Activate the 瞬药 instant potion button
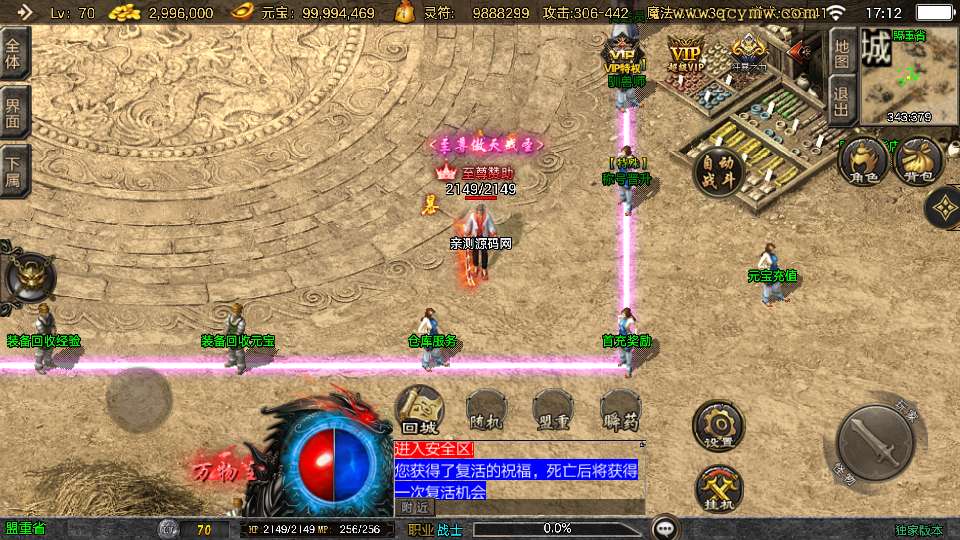This screenshot has width=960, height=540. click(621, 410)
